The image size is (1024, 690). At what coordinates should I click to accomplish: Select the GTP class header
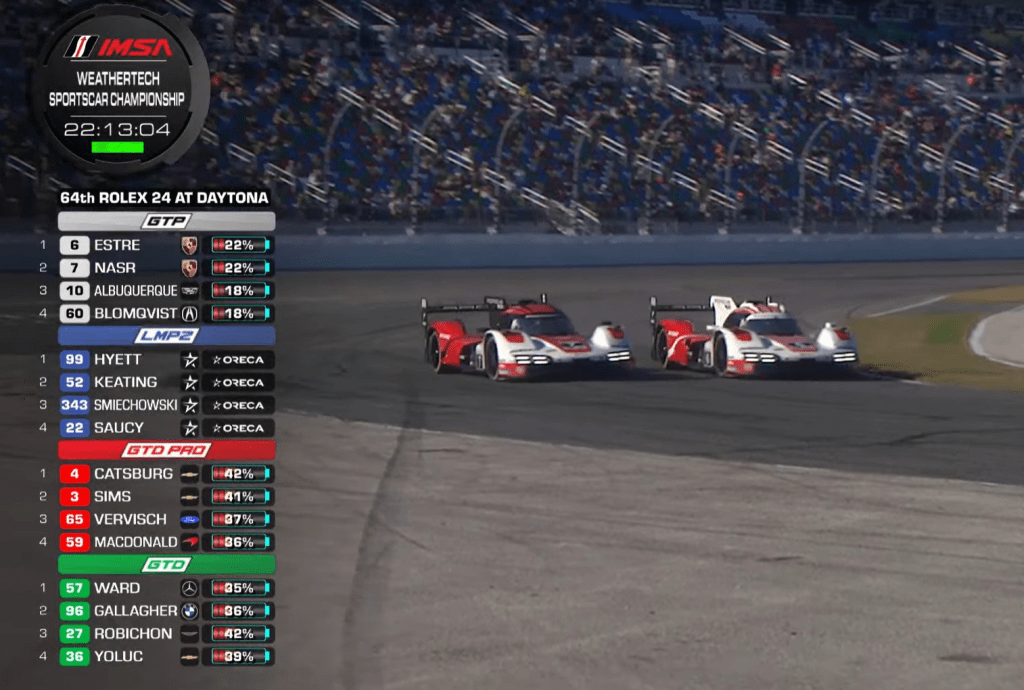166,221
